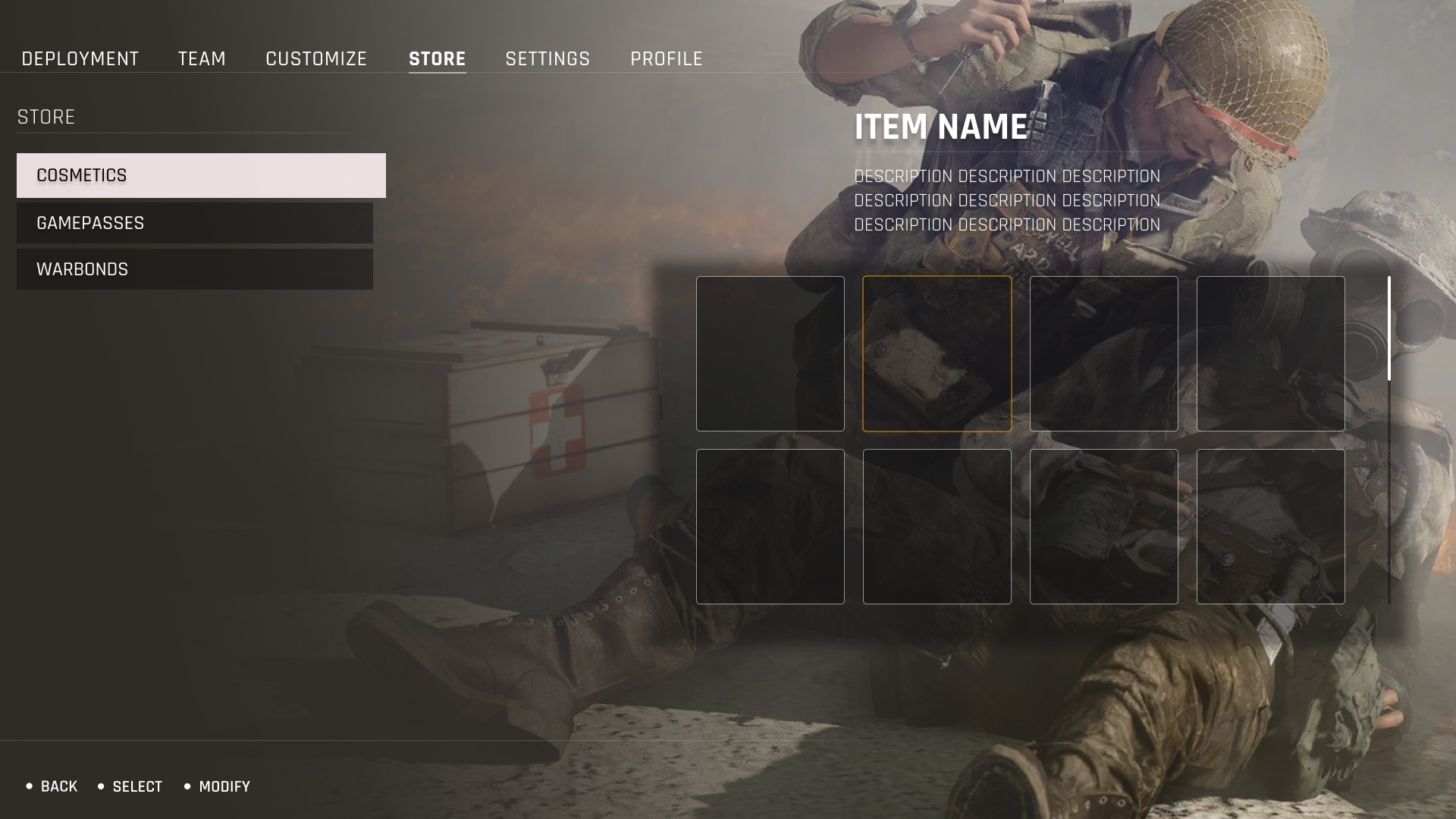The image size is (1456, 819).
Task: Switch to the TEAM tab
Action: click(x=201, y=58)
